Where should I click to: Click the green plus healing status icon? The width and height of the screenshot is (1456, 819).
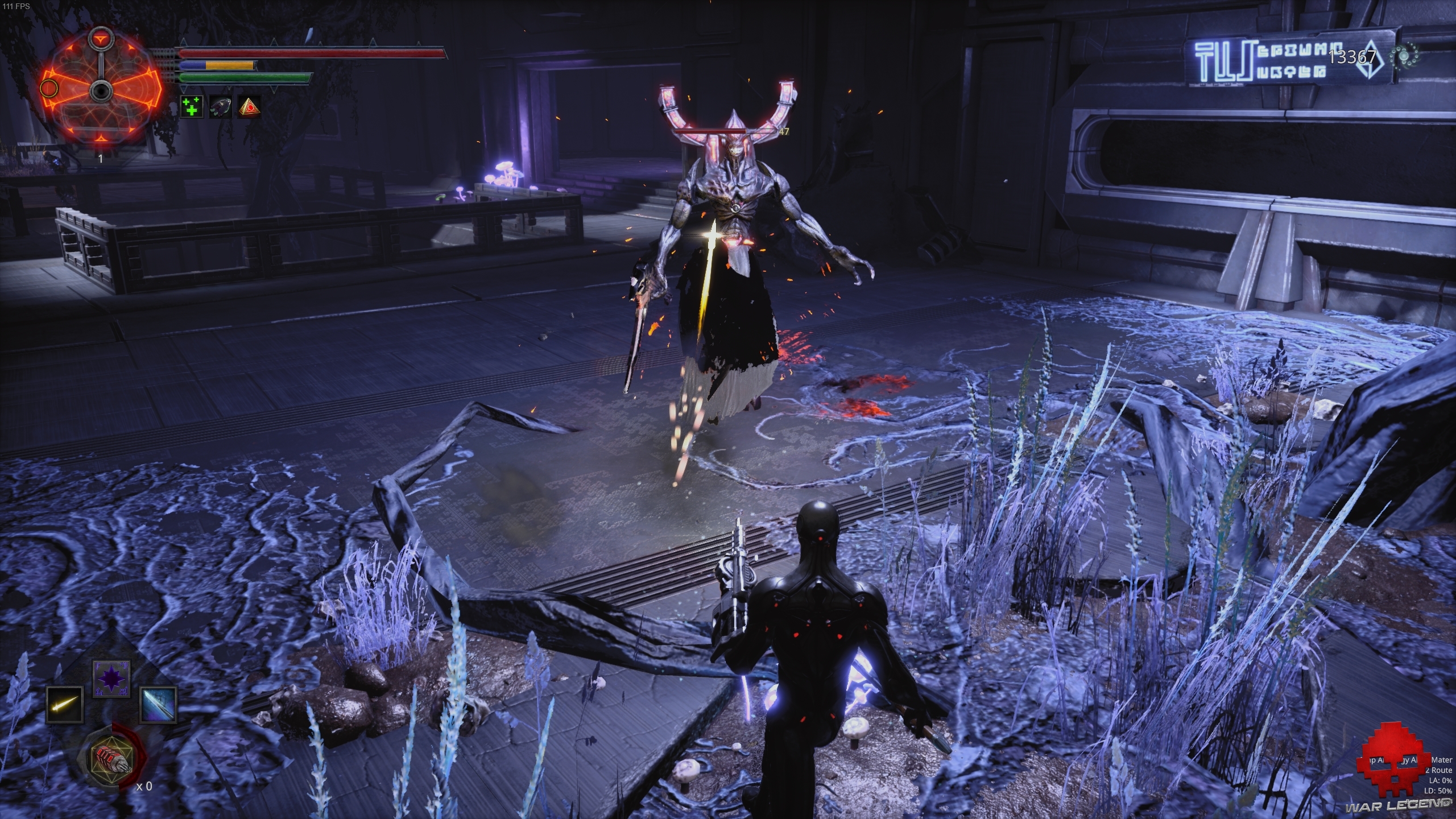192,106
